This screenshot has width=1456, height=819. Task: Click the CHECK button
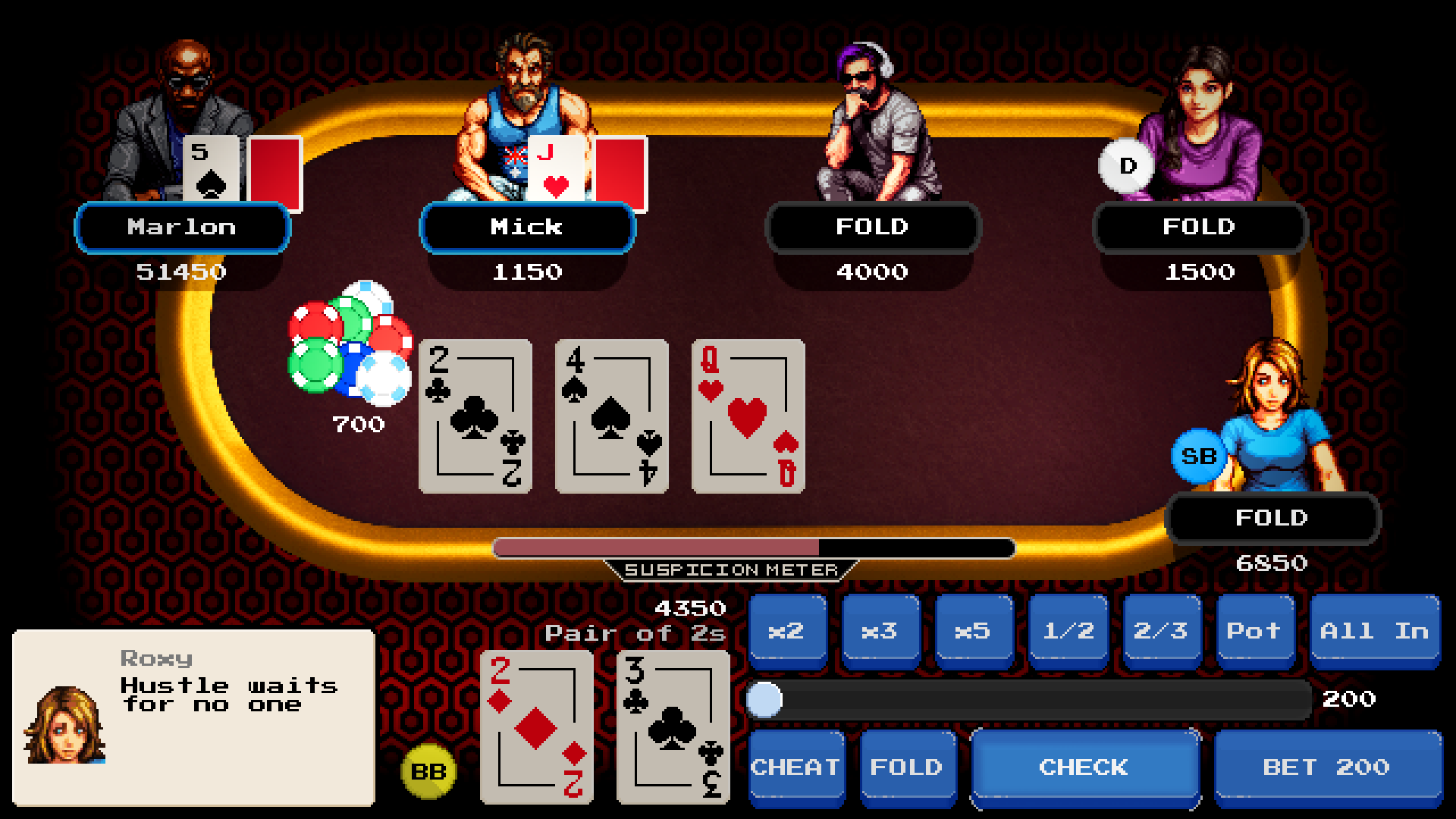coord(1084,767)
